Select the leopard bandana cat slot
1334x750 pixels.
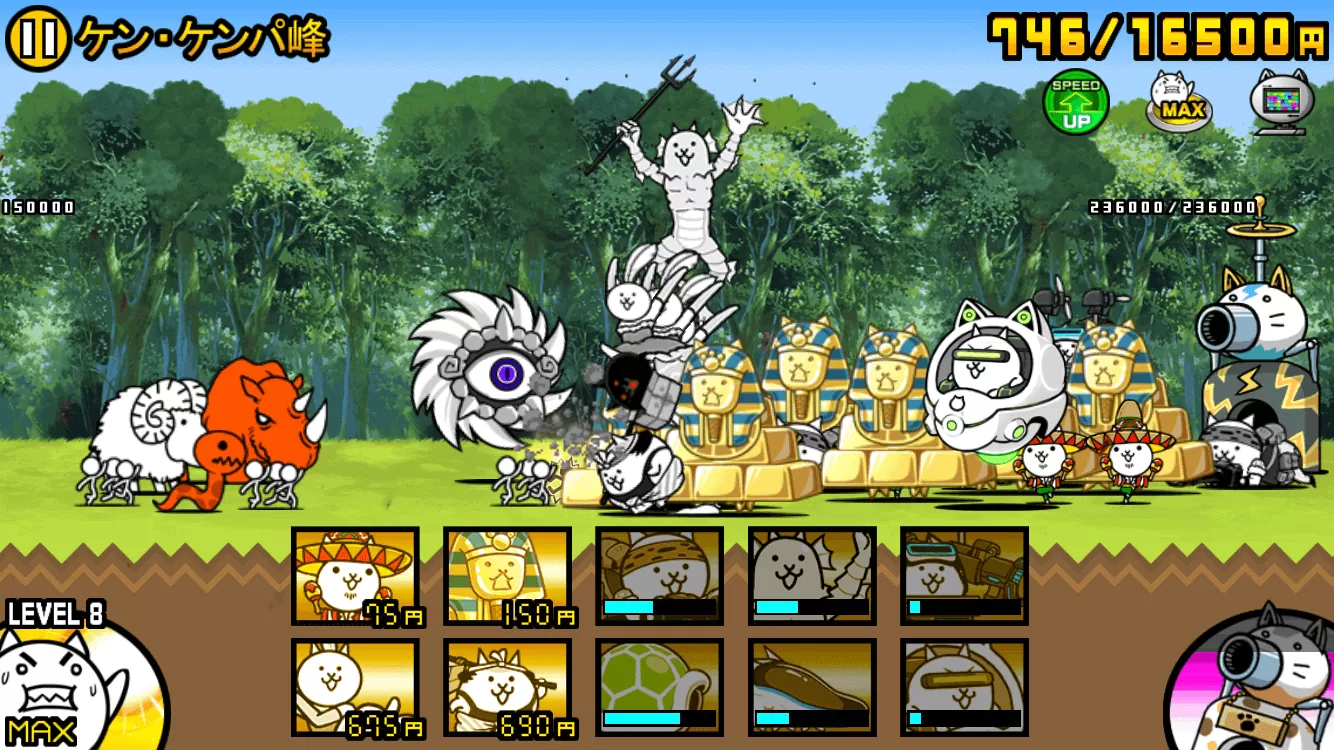[660, 576]
